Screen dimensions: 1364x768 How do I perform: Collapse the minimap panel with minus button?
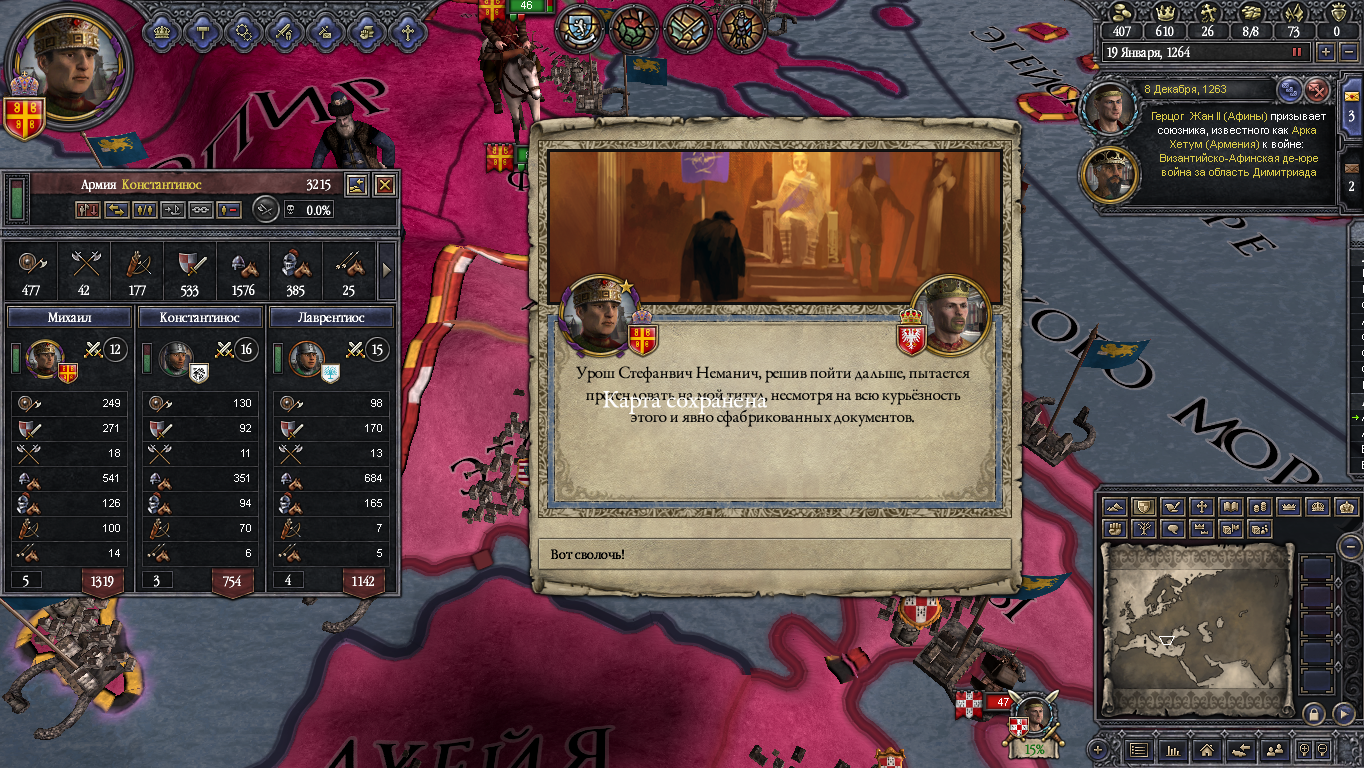click(1350, 546)
